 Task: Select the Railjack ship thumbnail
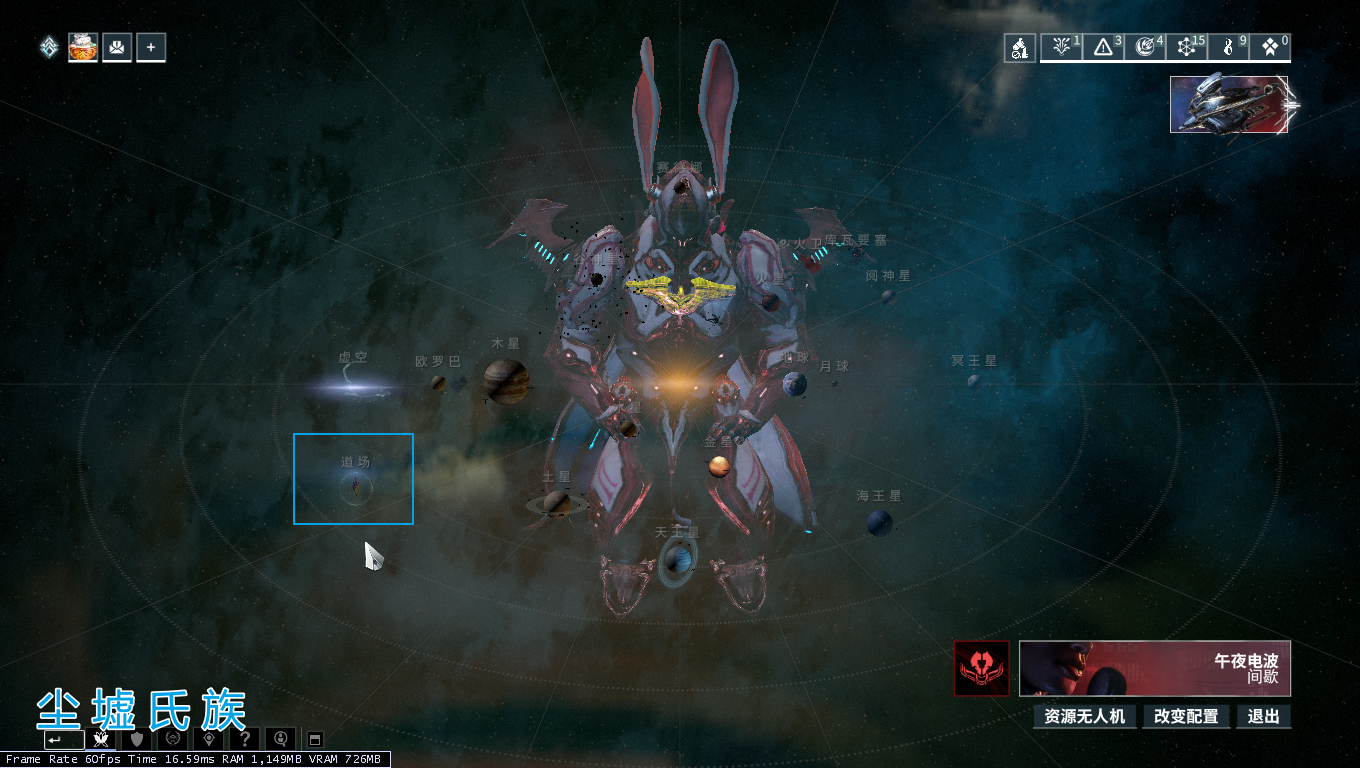pos(1229,104)
